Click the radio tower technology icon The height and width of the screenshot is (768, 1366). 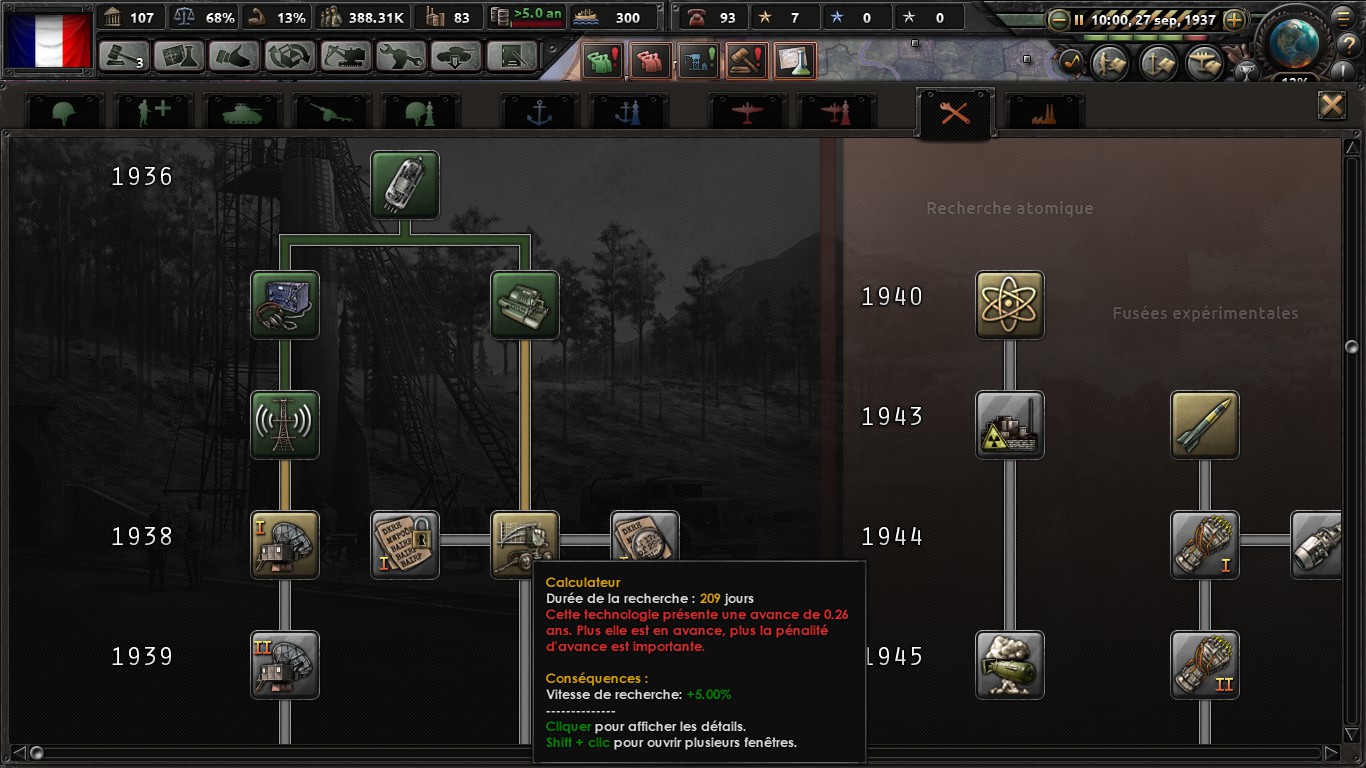[285, 425]
